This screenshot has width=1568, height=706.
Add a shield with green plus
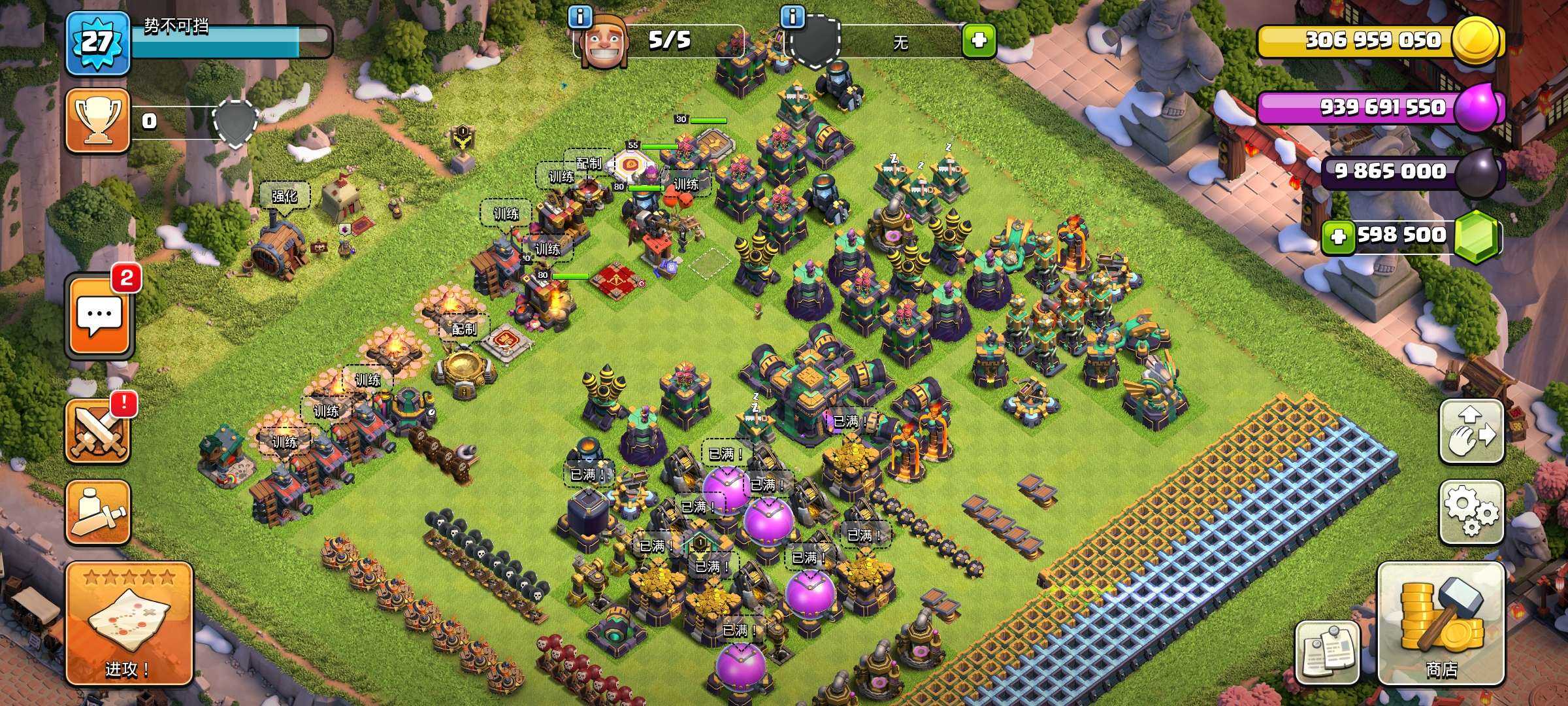click(x=978, y=41)
